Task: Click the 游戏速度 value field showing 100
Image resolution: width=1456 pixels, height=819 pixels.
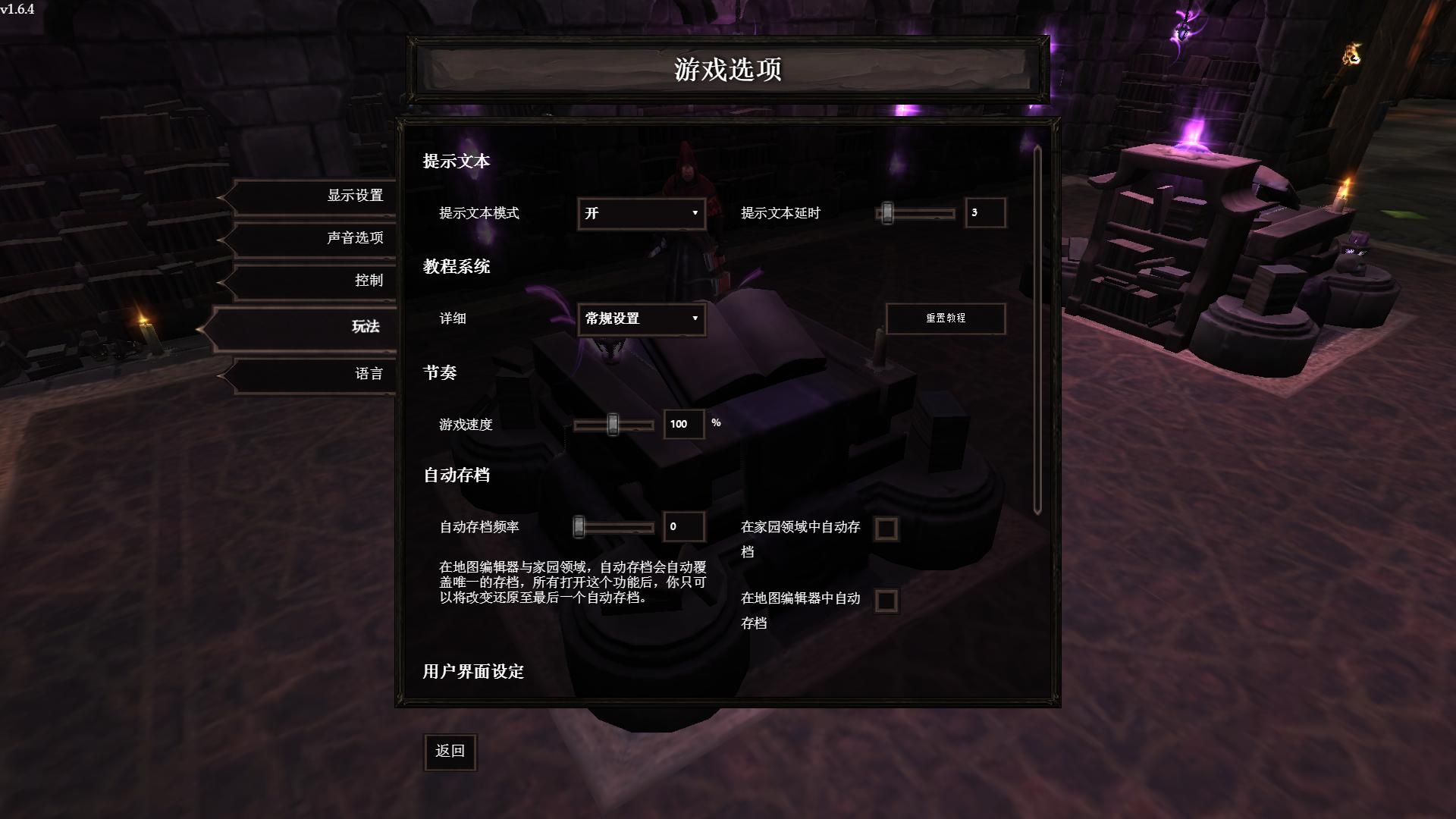Action: tap(682, 425)
